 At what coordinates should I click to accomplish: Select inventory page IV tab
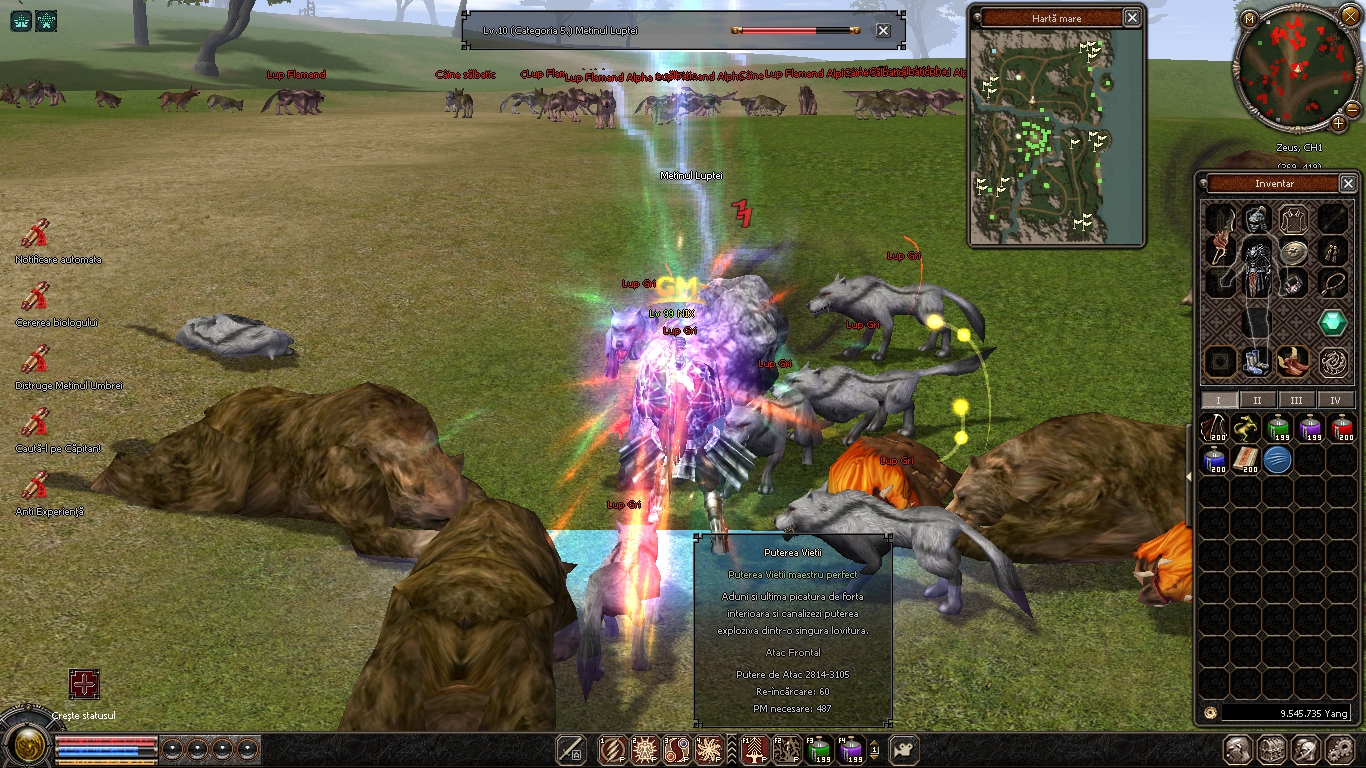[x=1335, y=400]
